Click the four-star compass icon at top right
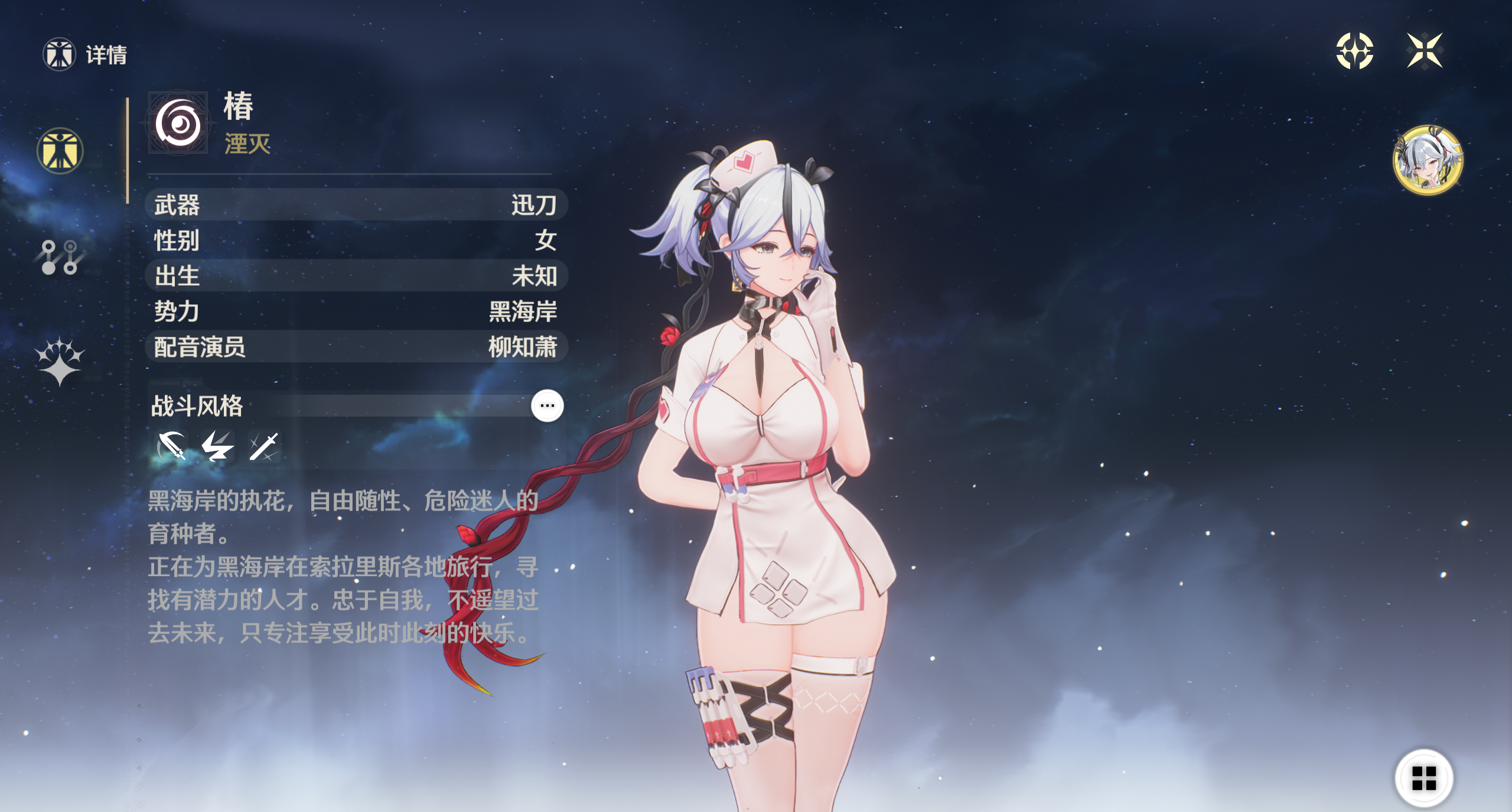Screen dimensions: 1512x812 coord(1354,51)
